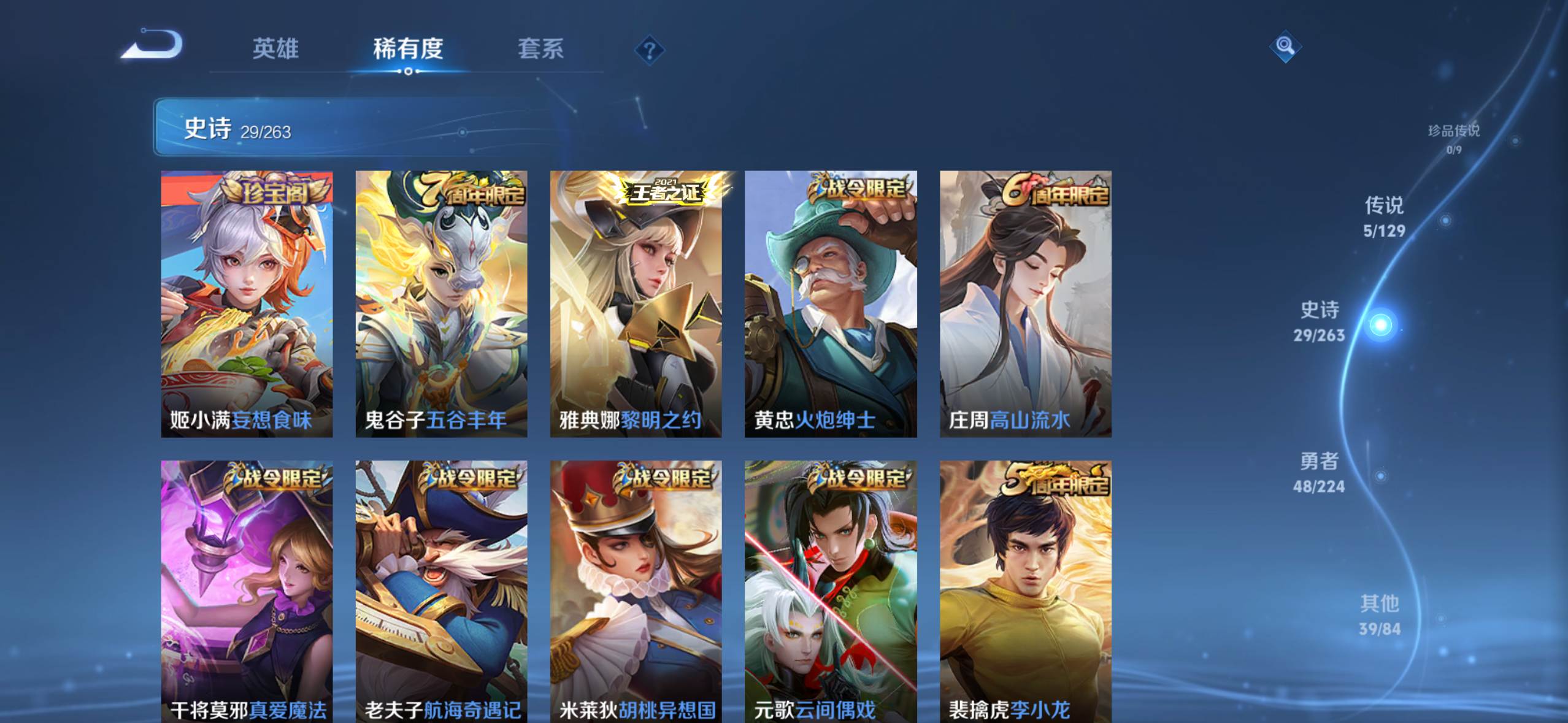
Task: Choose the 元歌 云间偶戏 skin card
Action: point(831,591)
